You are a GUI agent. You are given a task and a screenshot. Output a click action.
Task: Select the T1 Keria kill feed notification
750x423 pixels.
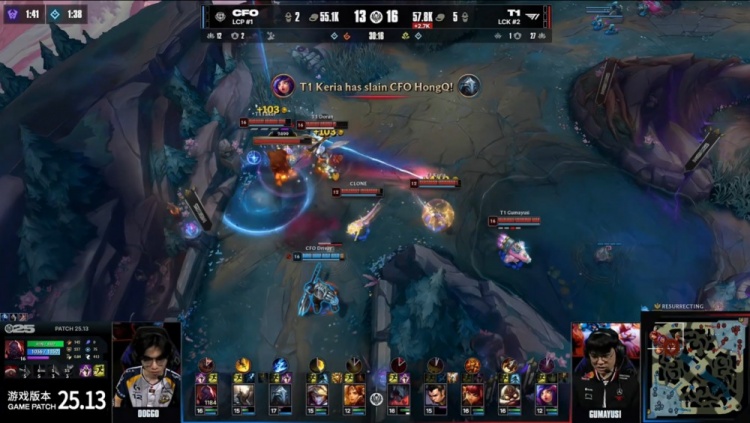coord(375,87)
